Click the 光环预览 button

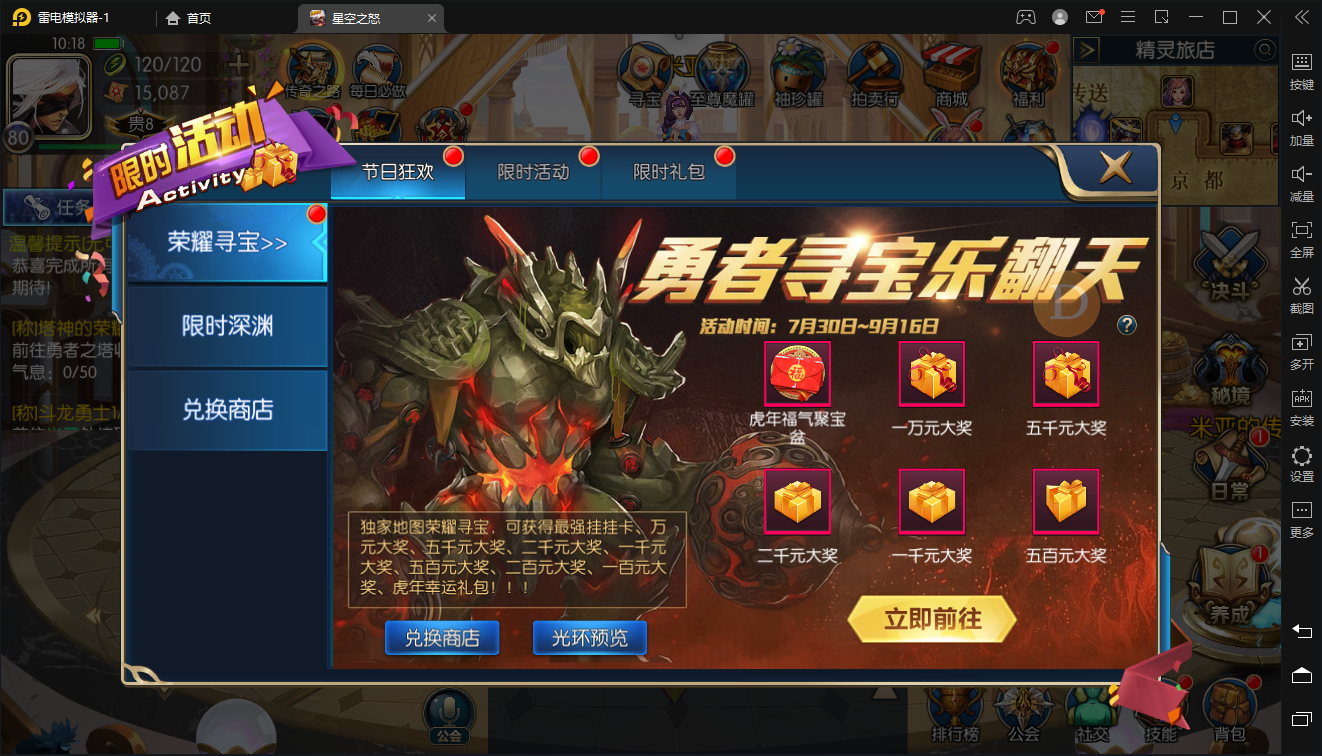(x=590, y=637)
